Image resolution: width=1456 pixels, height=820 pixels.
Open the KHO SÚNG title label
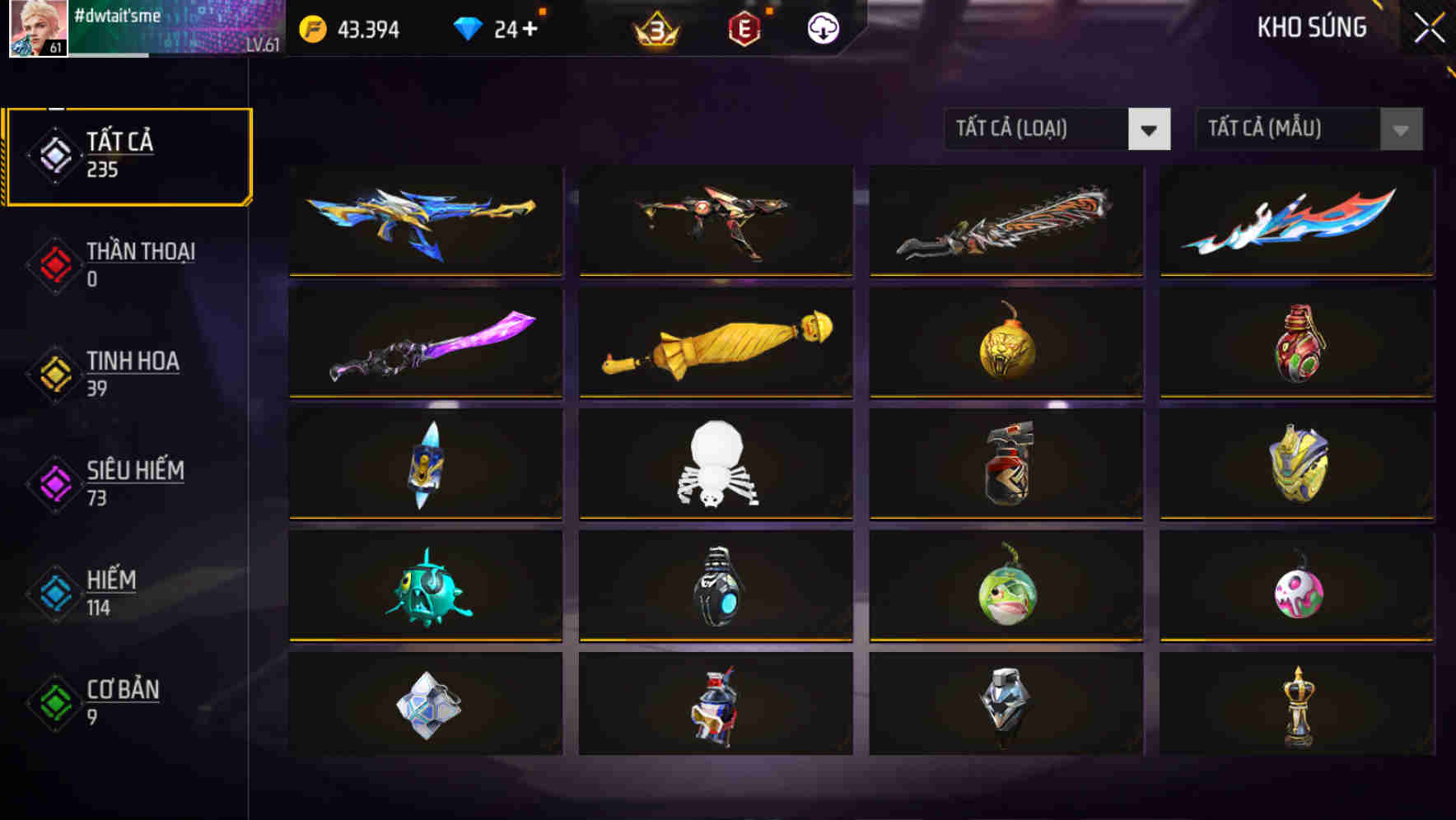tap(1310, 27)
